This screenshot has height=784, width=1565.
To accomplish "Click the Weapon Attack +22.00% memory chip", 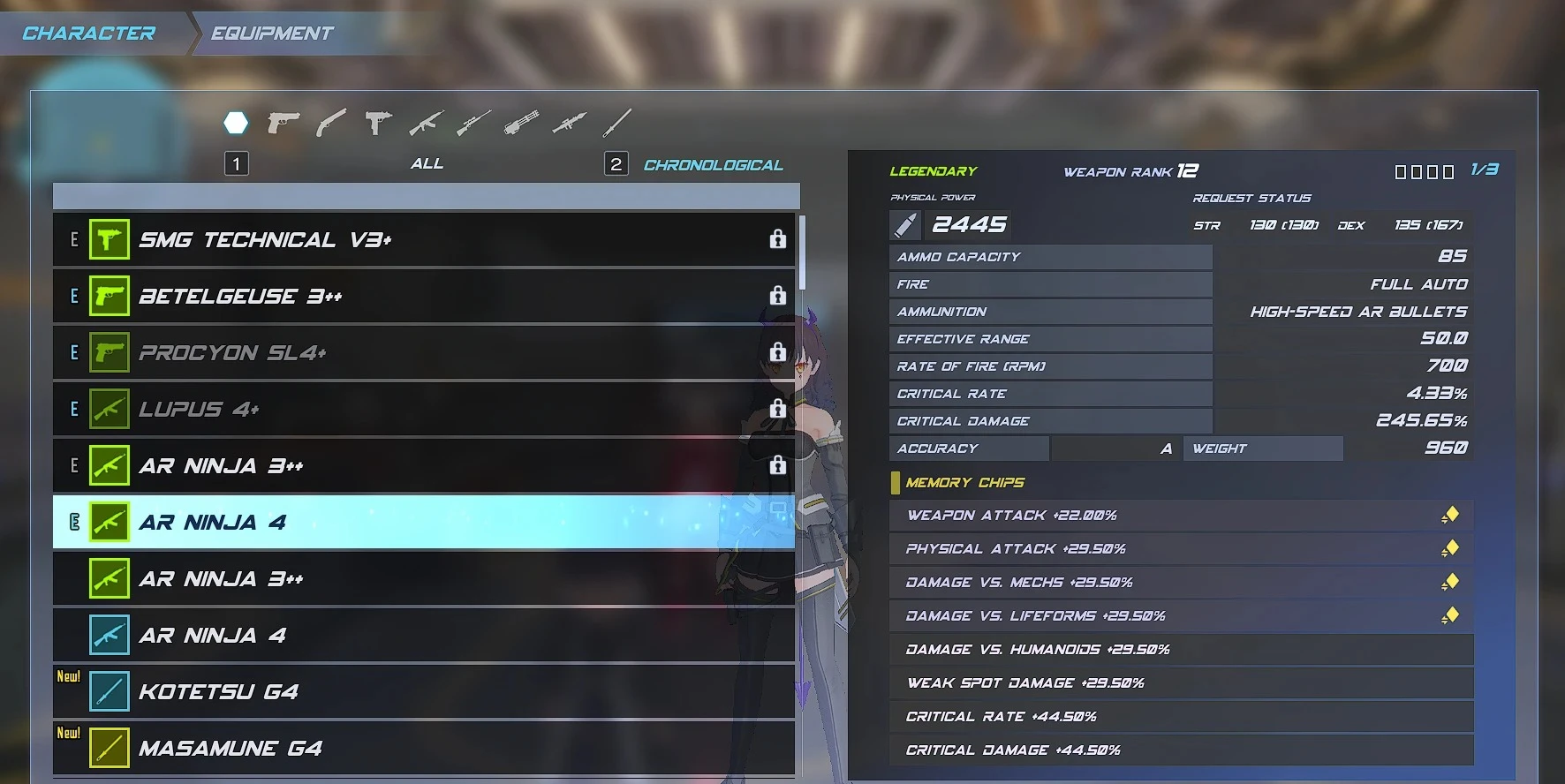I will pos(1182,515).
